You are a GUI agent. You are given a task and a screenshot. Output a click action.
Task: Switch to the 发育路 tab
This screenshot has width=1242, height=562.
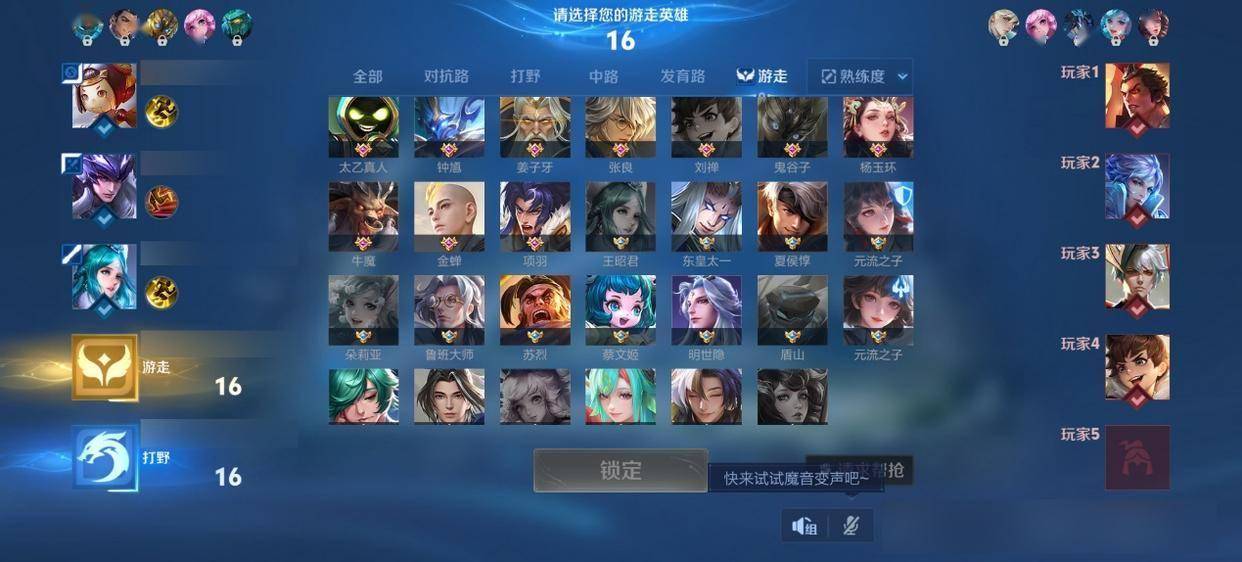[x=683, y=76]
